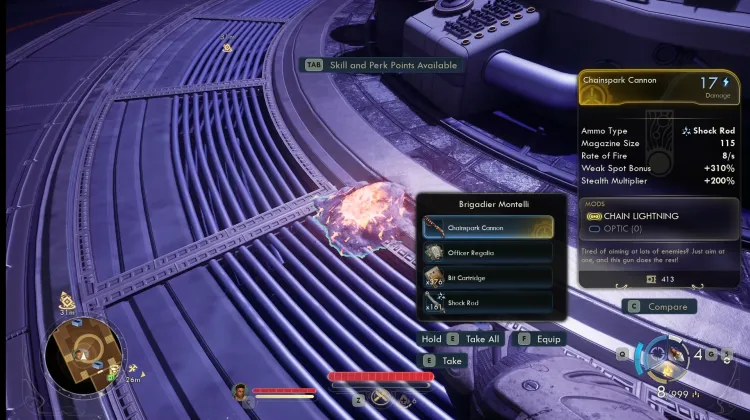Open Skill and Perk Points notification
The height and width of the screenshot is (420, 750).
tap(383, 65)
